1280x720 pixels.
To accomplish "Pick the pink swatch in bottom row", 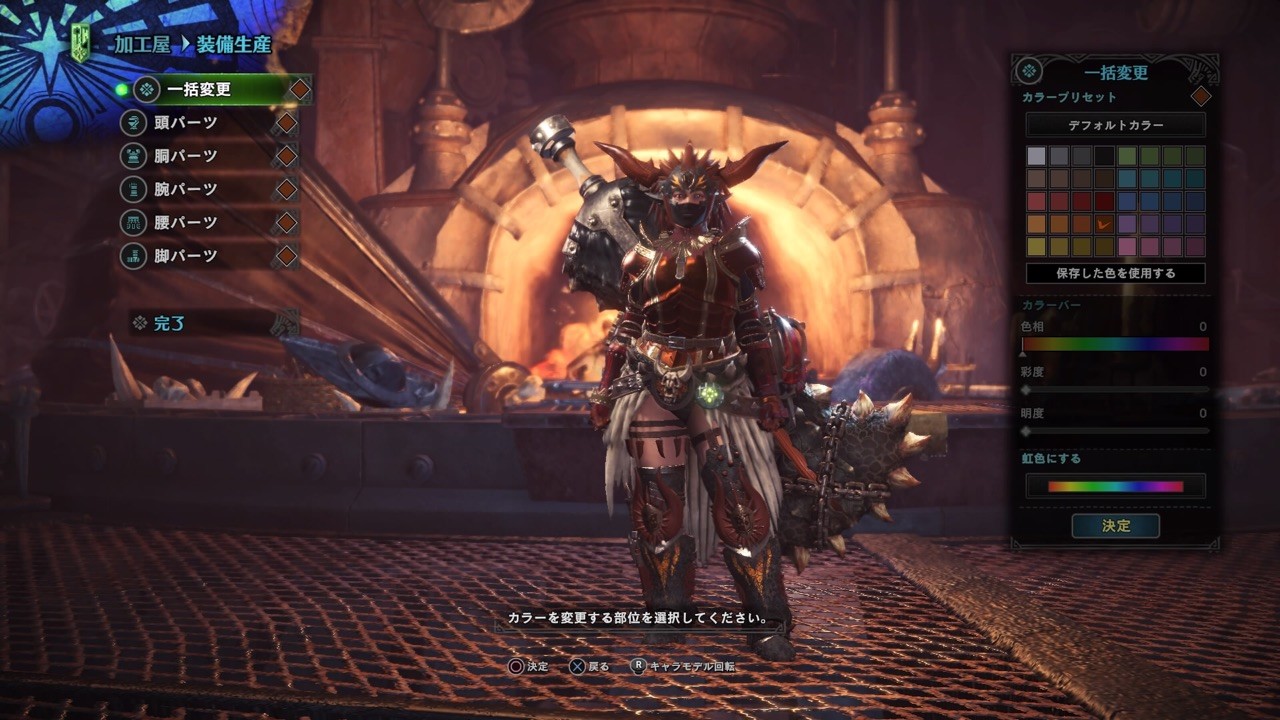I will coord(1127,246).
